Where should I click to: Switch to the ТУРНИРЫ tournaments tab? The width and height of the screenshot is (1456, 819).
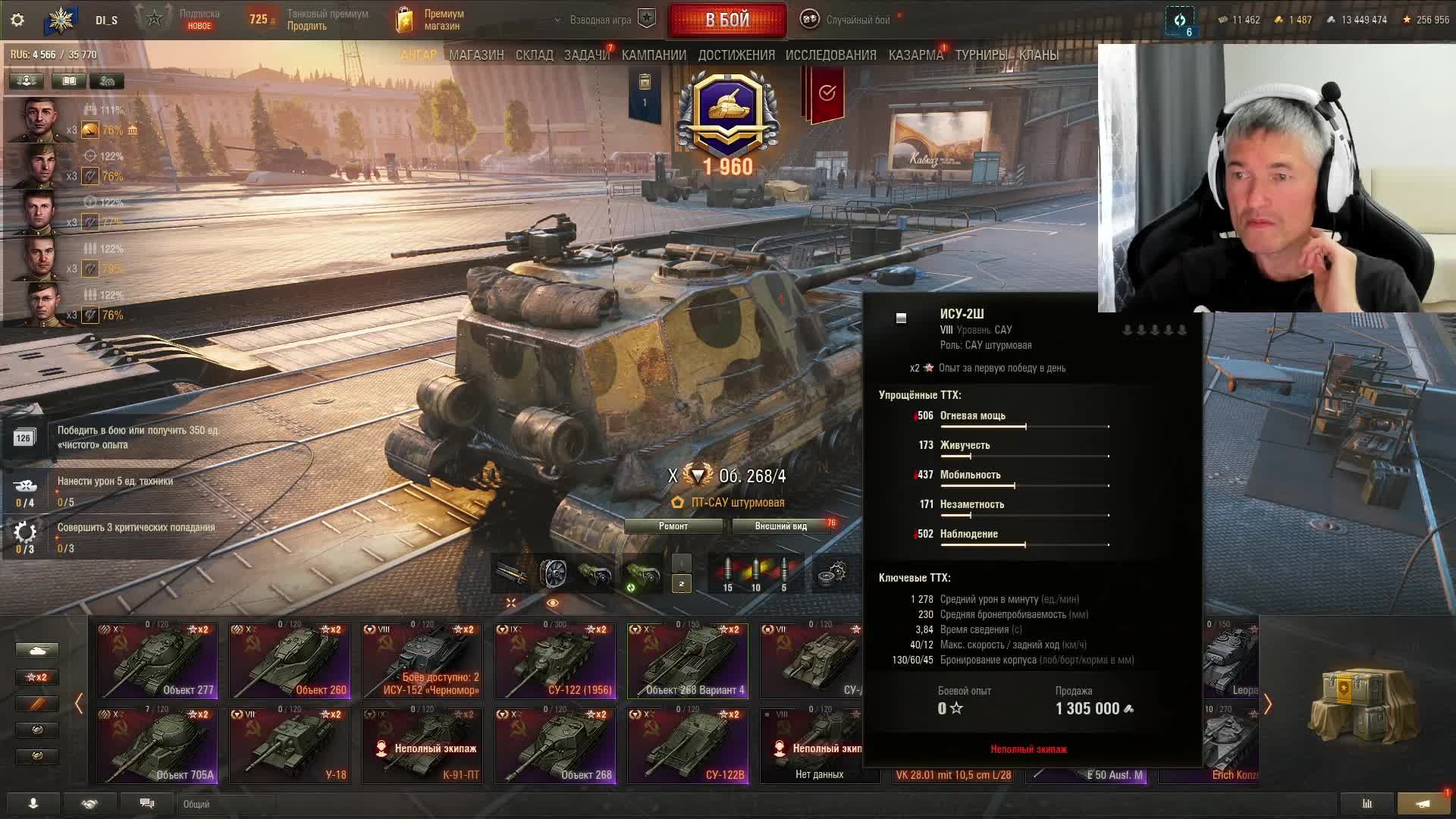pos(981,55)
